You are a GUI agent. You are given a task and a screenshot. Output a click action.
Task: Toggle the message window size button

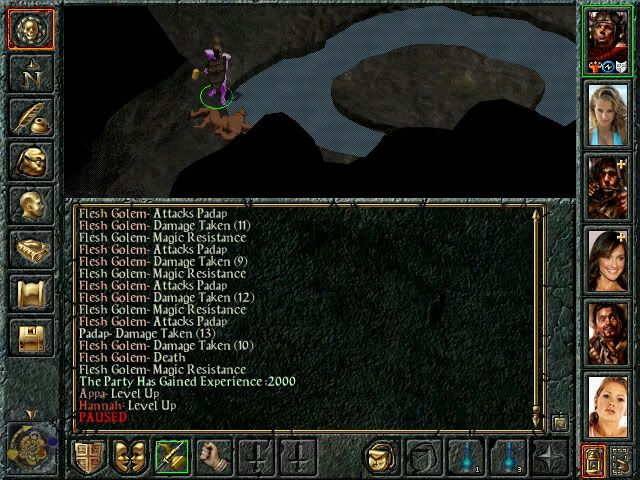click(560, 422)
